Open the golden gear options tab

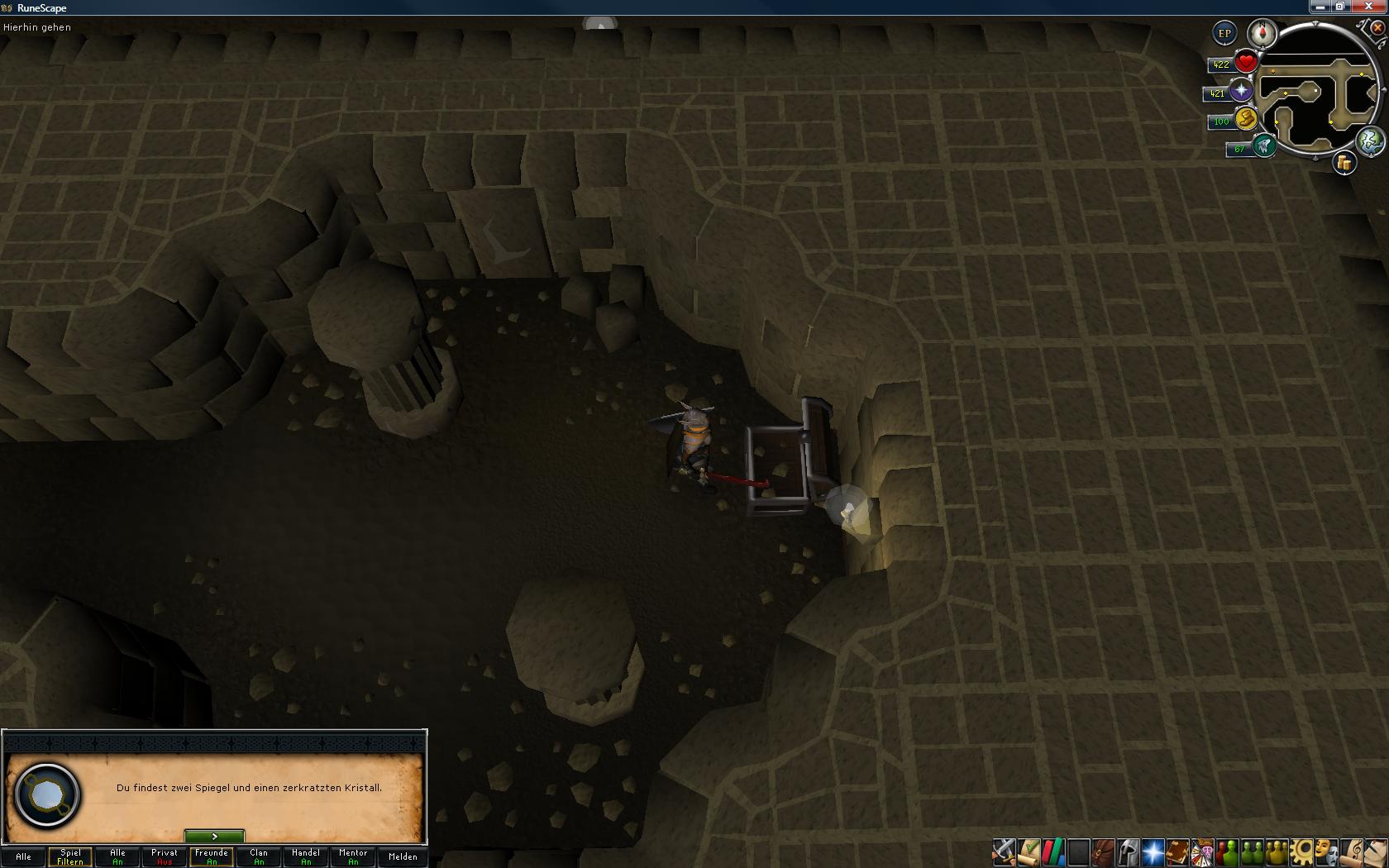[x=1302, y=851]
